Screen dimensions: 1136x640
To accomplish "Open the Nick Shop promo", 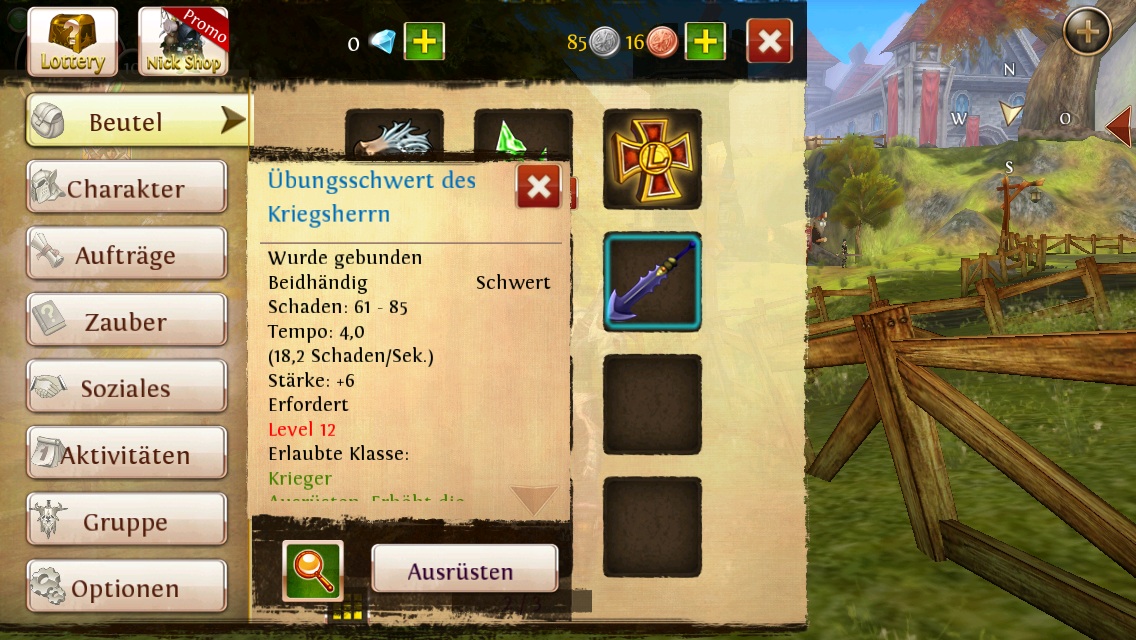I will [x=183, y=42].
